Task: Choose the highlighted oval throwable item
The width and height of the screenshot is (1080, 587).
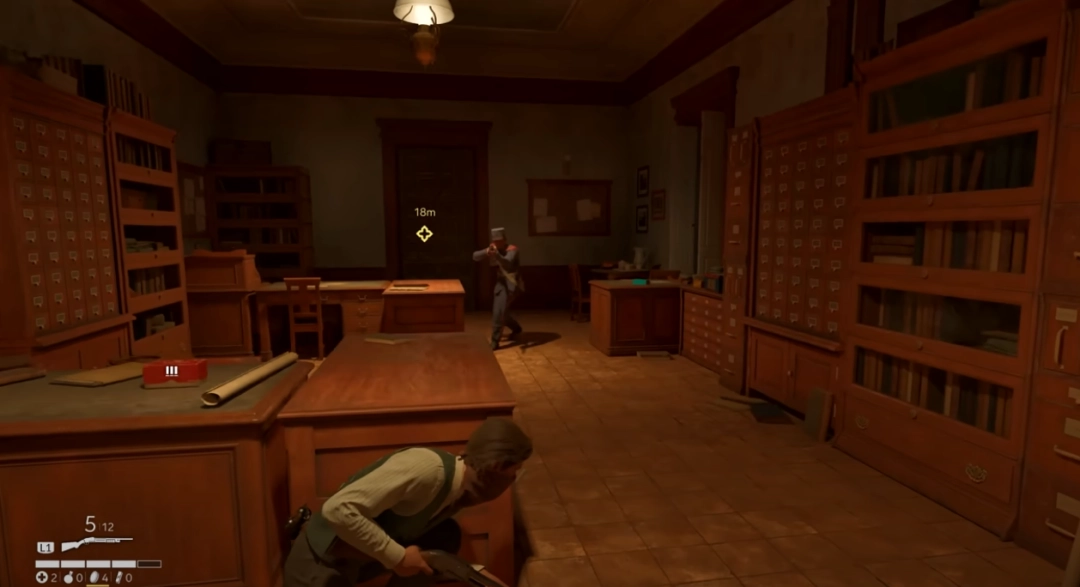Action: (94, 577)
